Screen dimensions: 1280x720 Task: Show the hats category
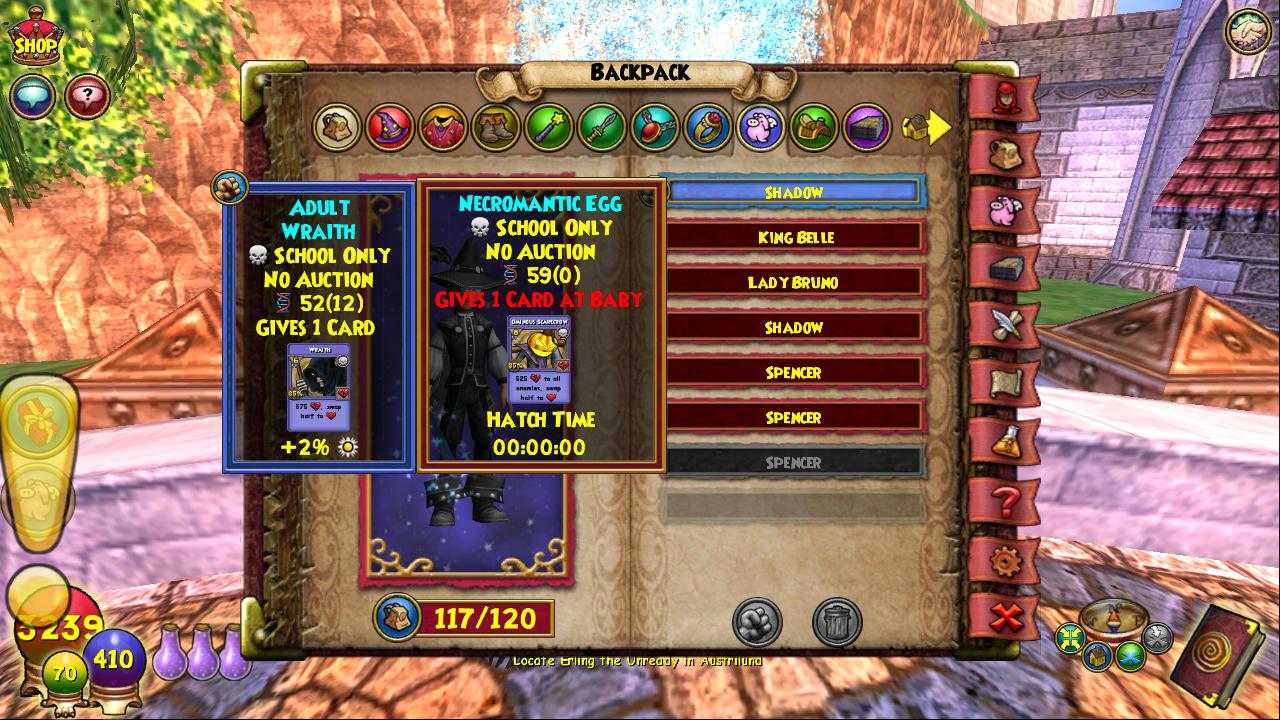(x=390, y=128)
